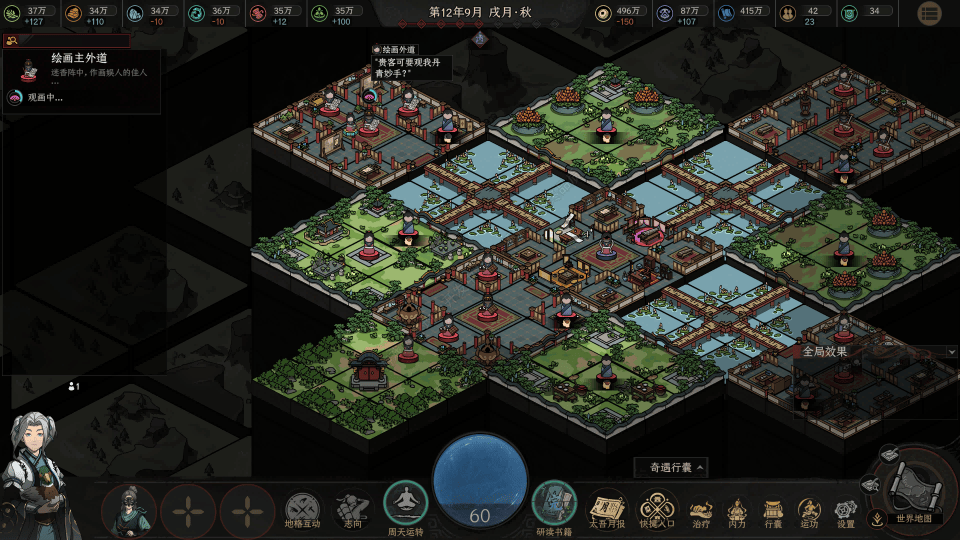This screenshot has width=960, height=540.
Task: Click the 研读书籍 book study button
Action: [x=553, y=505]
